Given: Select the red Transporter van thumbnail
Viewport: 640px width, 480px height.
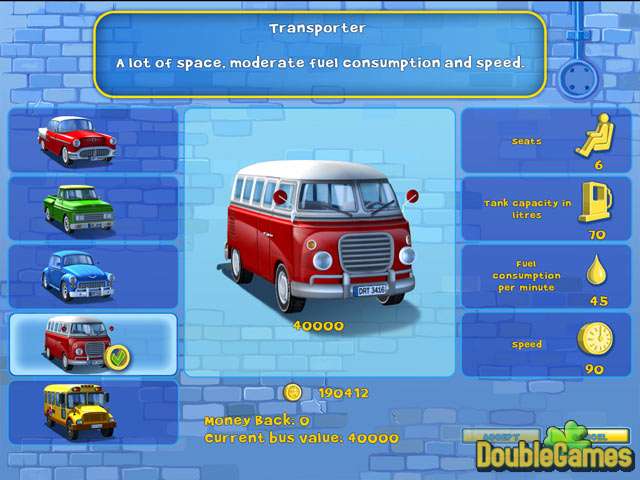Looking at the screenshot, I should 92,344.
